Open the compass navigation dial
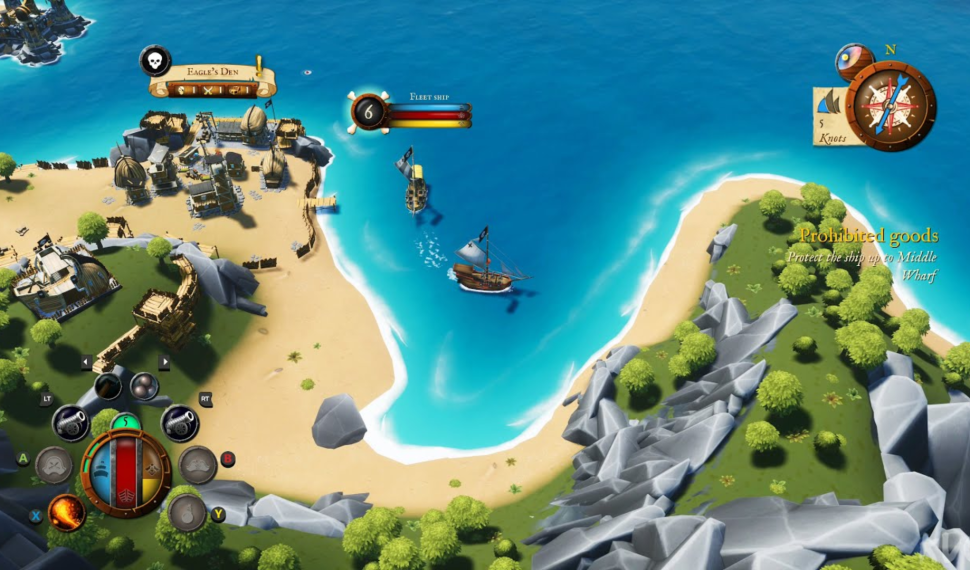The width and height of the screenshot is (970, 570). coord(890,105)
